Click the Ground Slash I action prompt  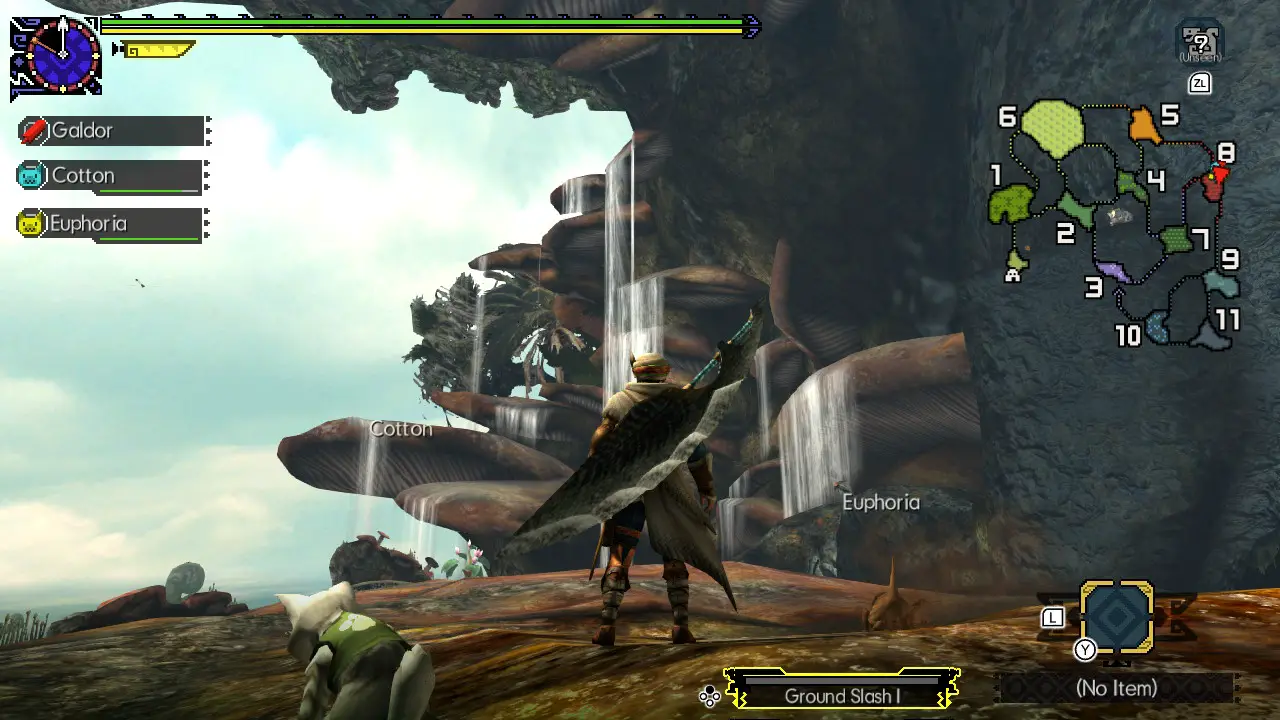tap(845, 697)
